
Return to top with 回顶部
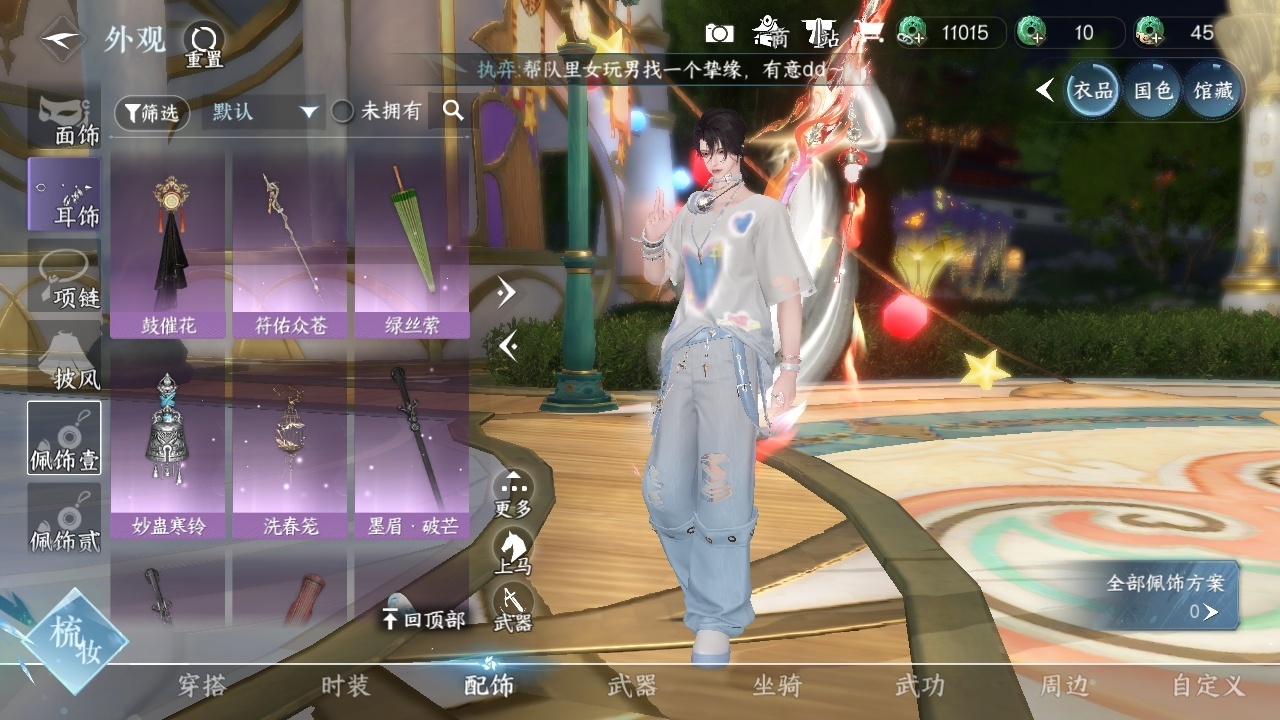(424, 620)
